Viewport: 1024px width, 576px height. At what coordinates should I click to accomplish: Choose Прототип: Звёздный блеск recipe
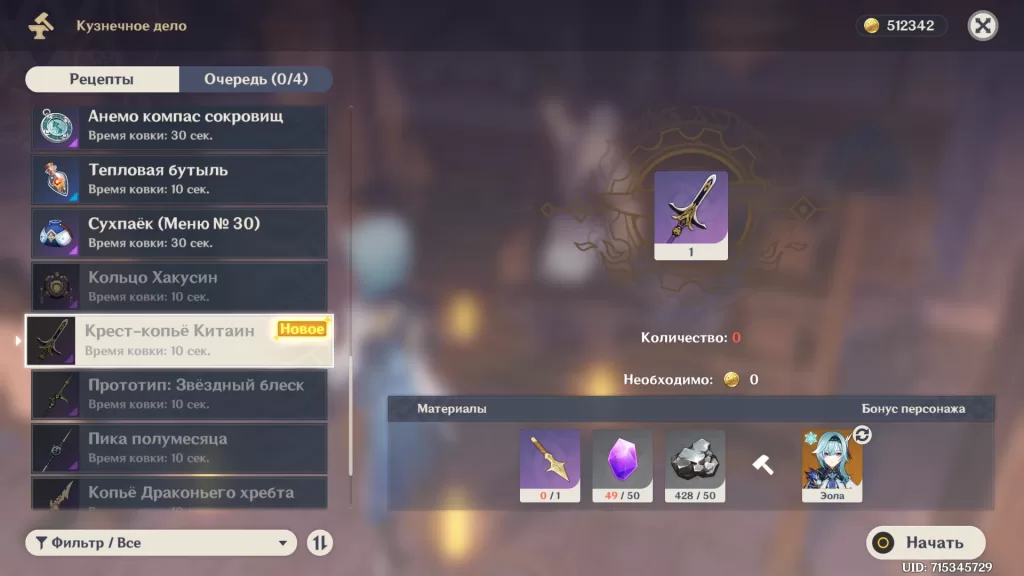tap(179, 395)
